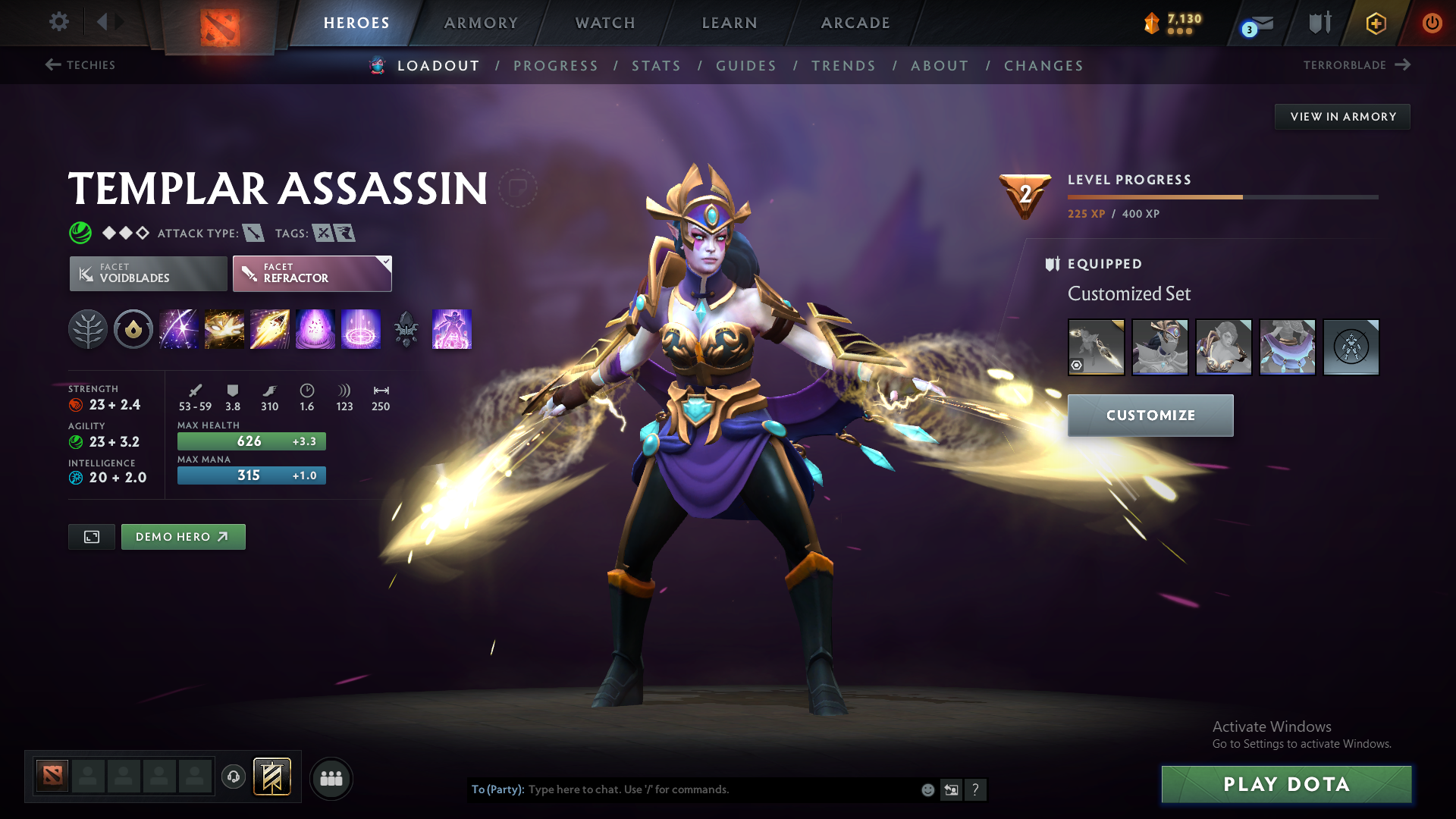Enable the find party matchmaking icon
Screen dimensions: 1456x819
(x=331, y=778)
